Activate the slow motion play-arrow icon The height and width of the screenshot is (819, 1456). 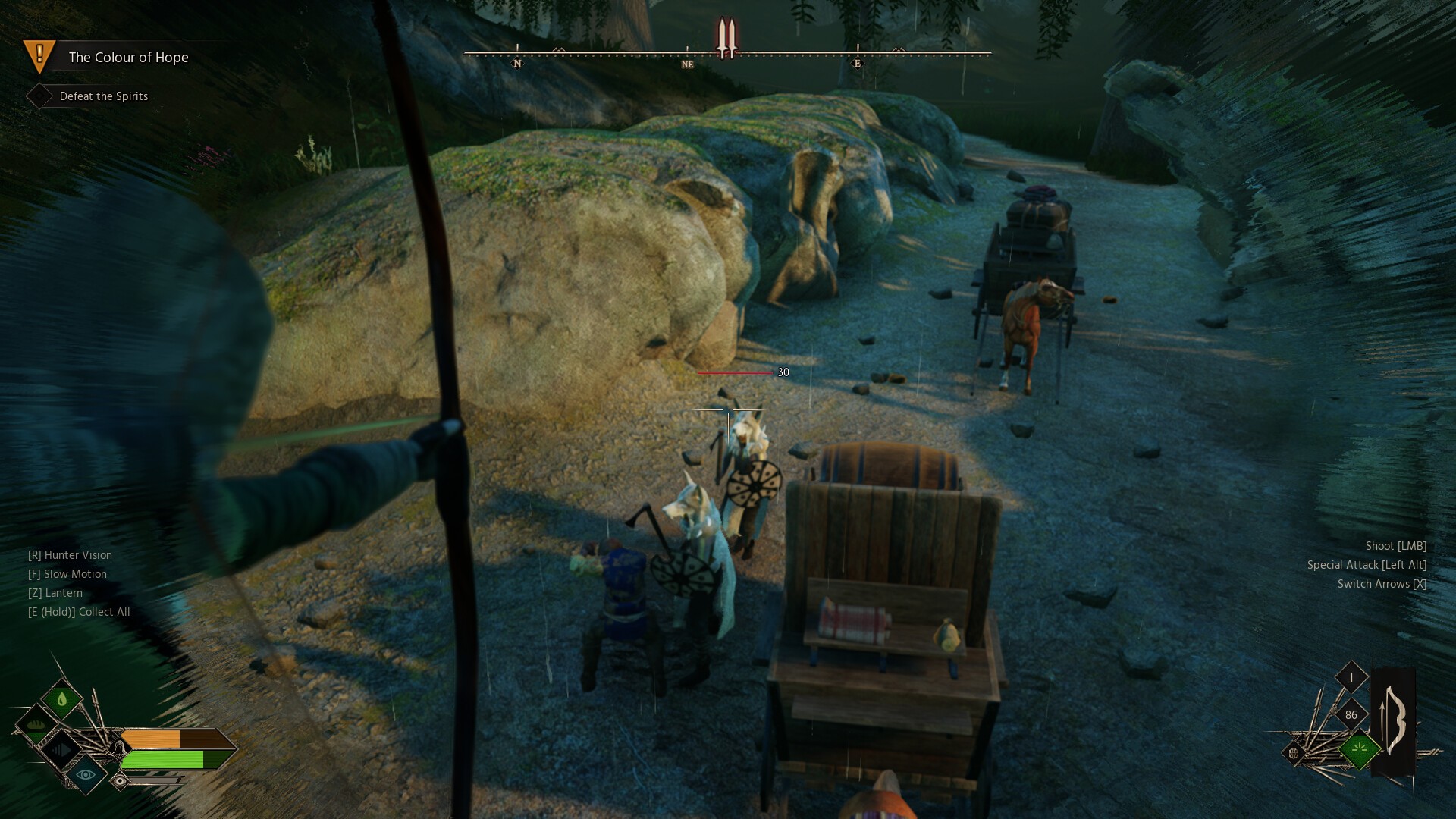point(62,750)
